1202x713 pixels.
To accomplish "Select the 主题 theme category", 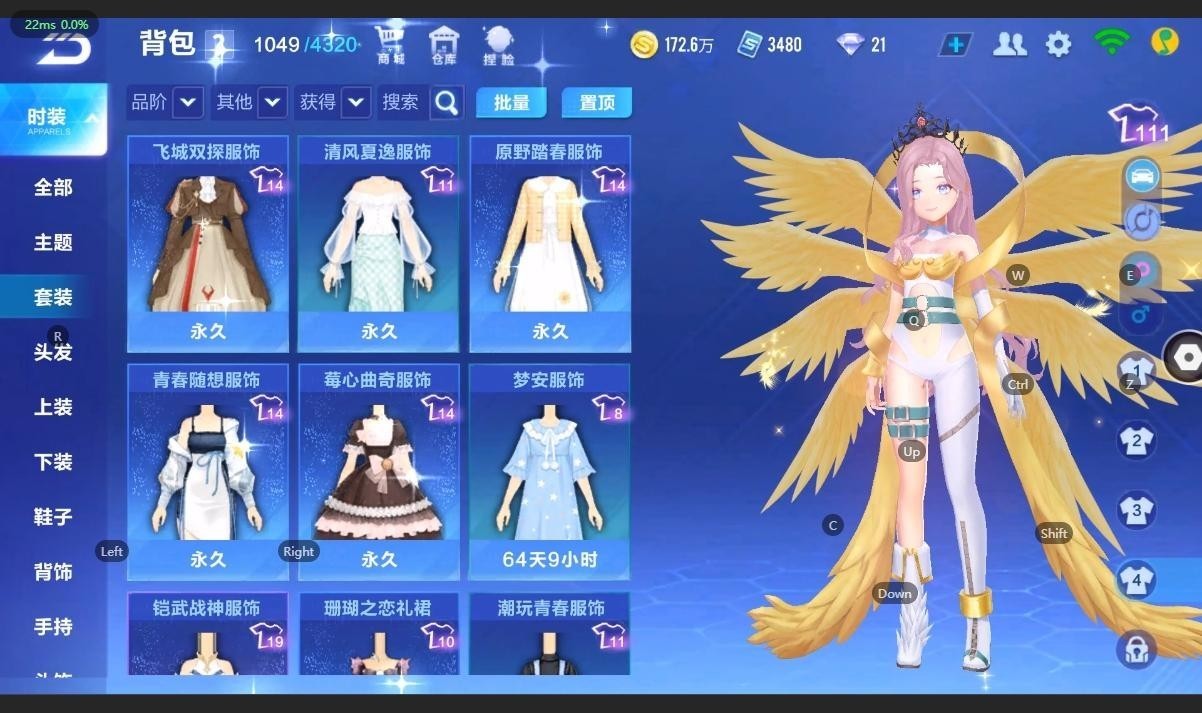I will [x=53, y=243].
